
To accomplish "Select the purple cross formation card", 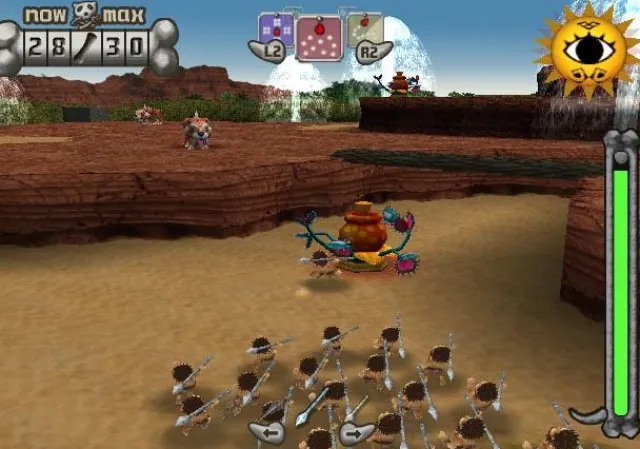I will (x=276, y=29).
